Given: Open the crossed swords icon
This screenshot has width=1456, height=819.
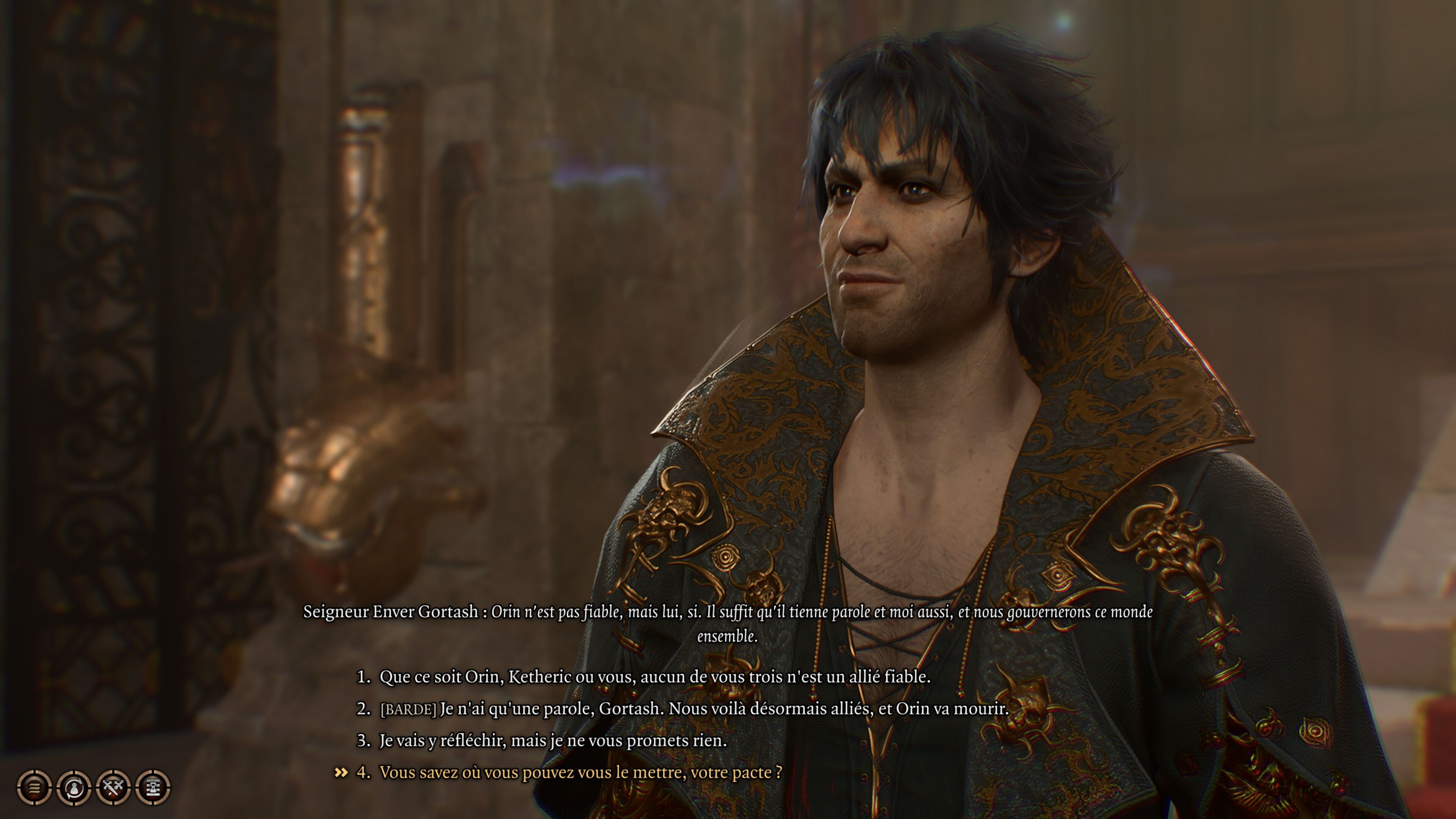Looking at the screenshot, I should [114, 787].
